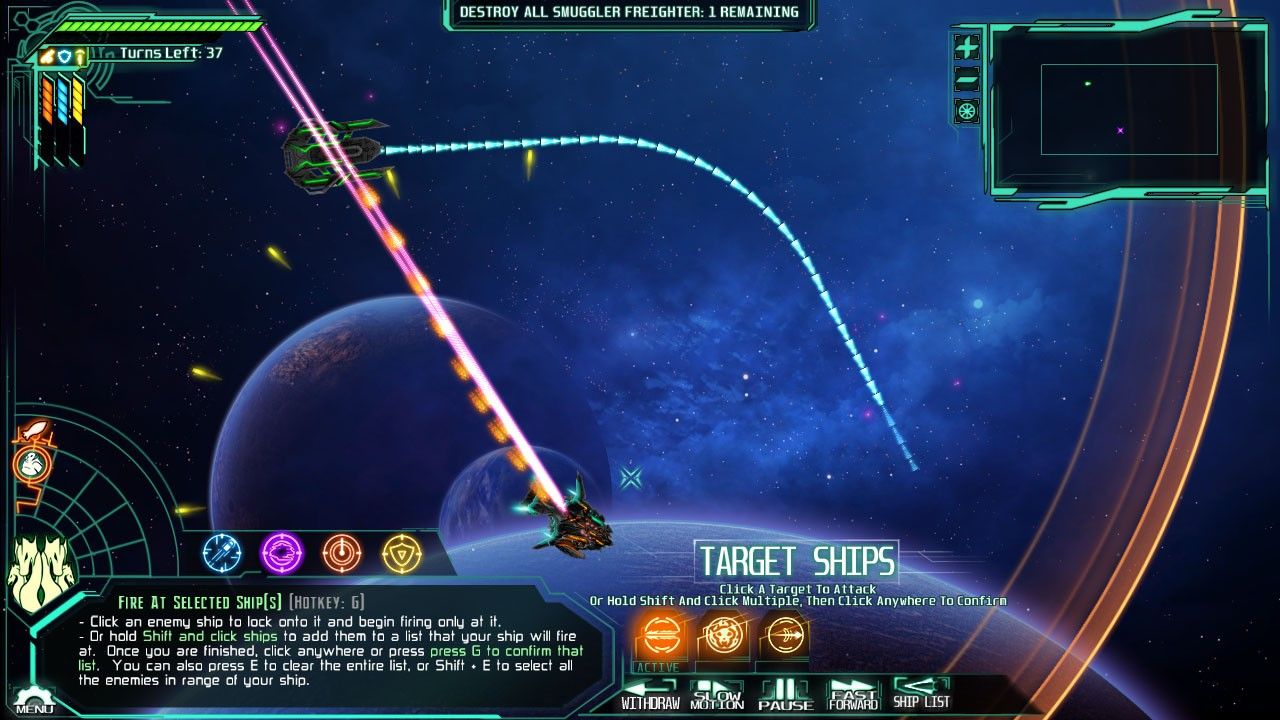Click the minimap display

click(1128, 110)
